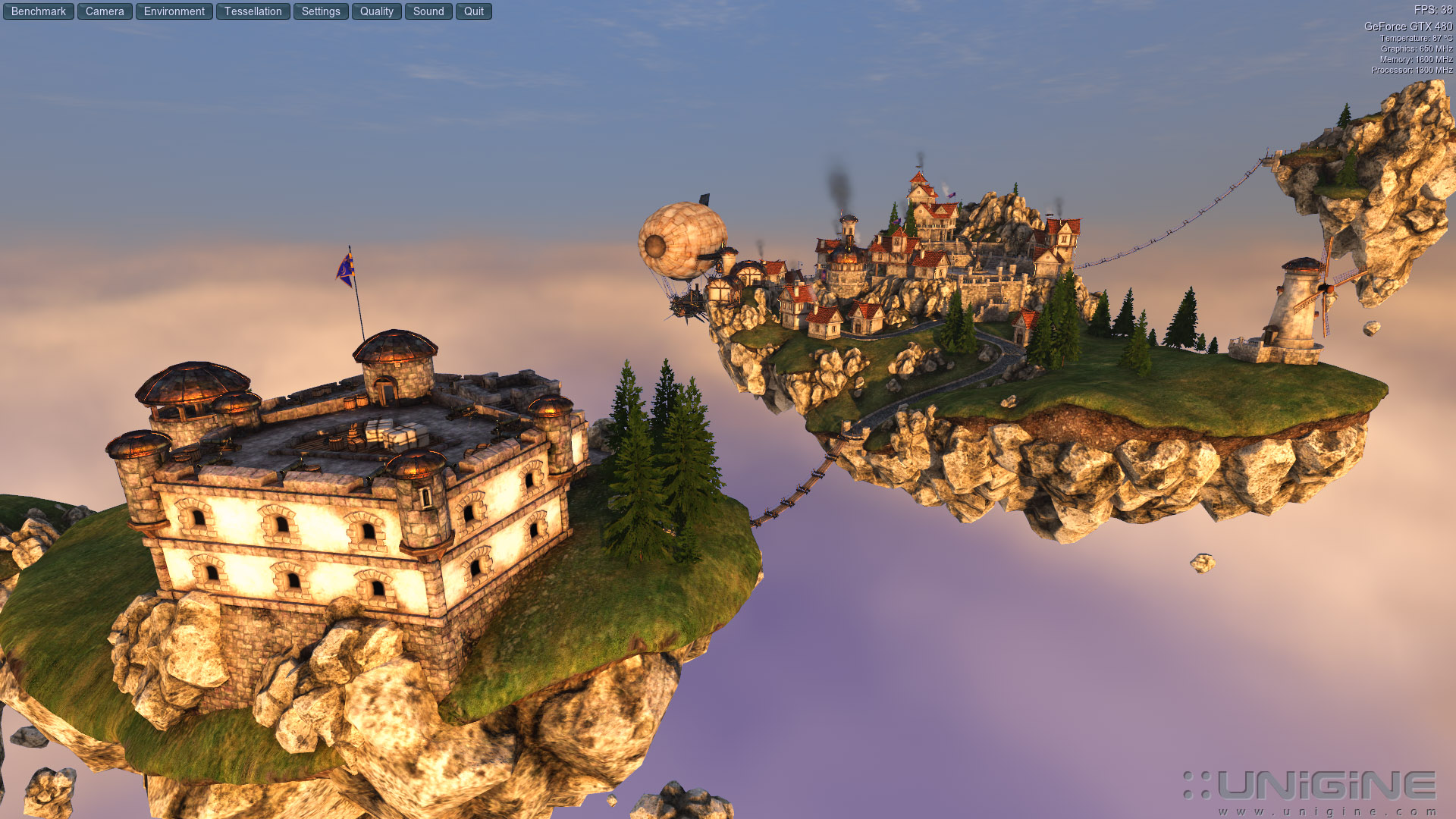Start the Benchmark run
Image resolution: width=1456 pixels, height=819 pixels.
tap(39, 11)
